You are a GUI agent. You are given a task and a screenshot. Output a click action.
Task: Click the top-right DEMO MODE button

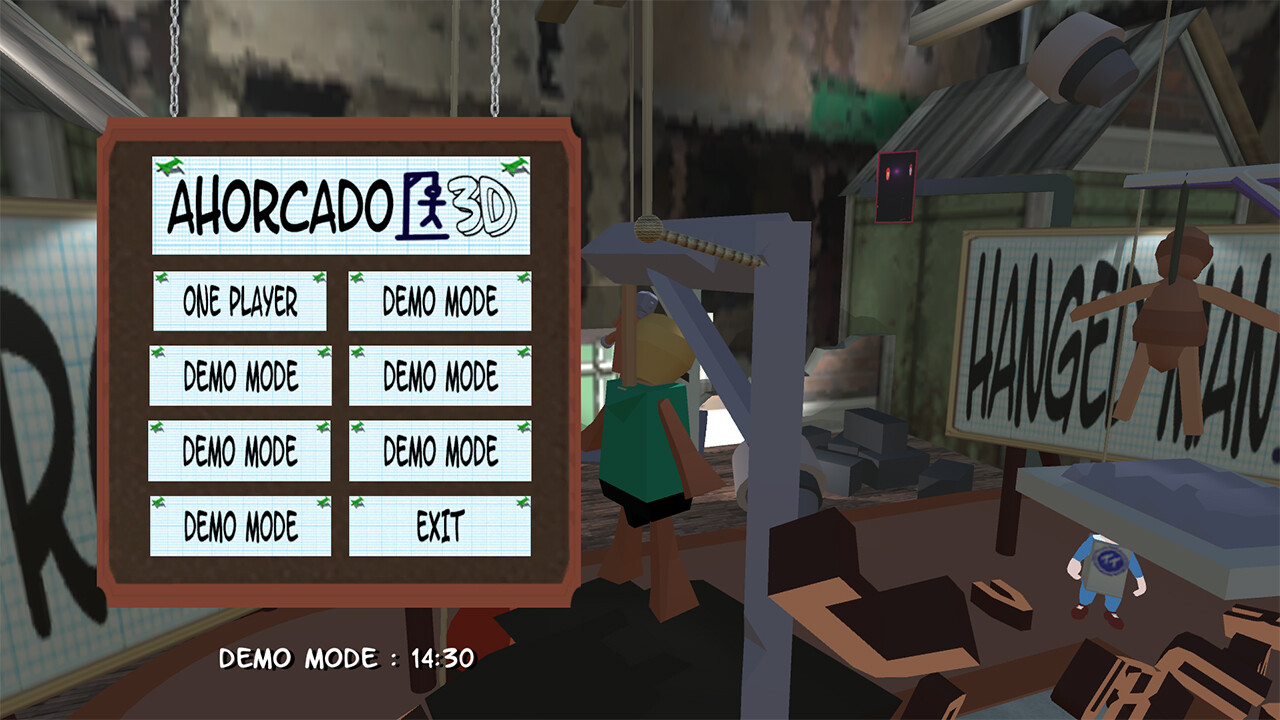(438, 301)
